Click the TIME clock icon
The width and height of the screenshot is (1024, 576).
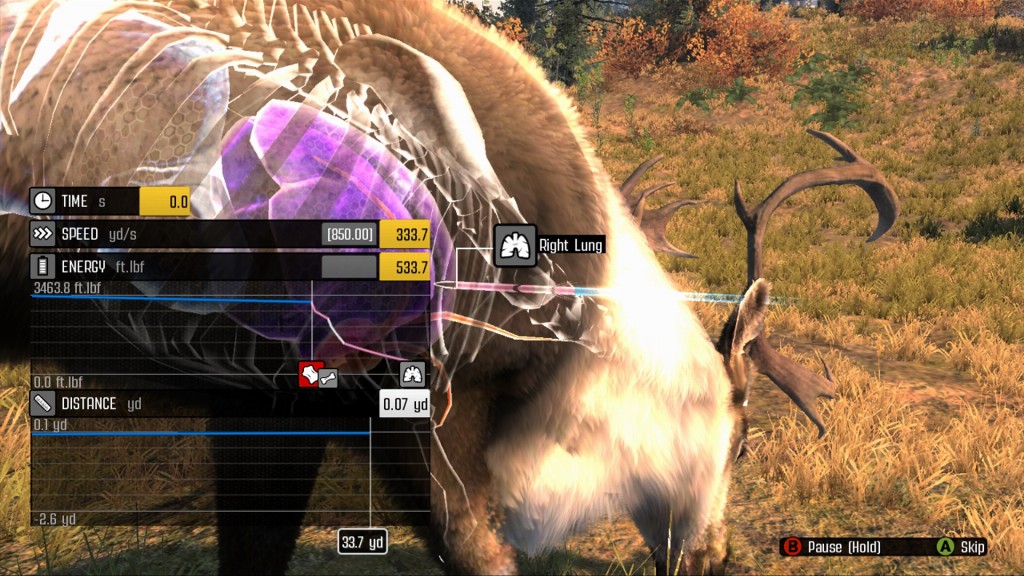(43, 201)
